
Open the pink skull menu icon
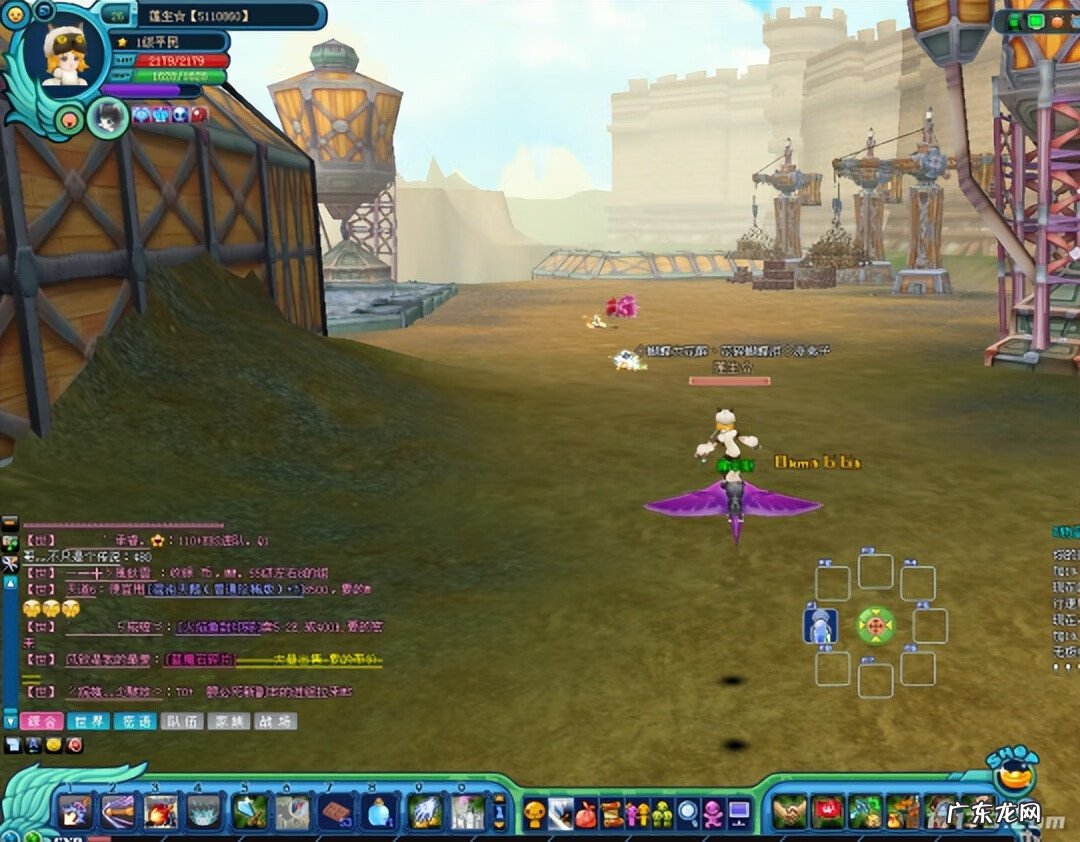pyautogui.click(x=713, y=813)
